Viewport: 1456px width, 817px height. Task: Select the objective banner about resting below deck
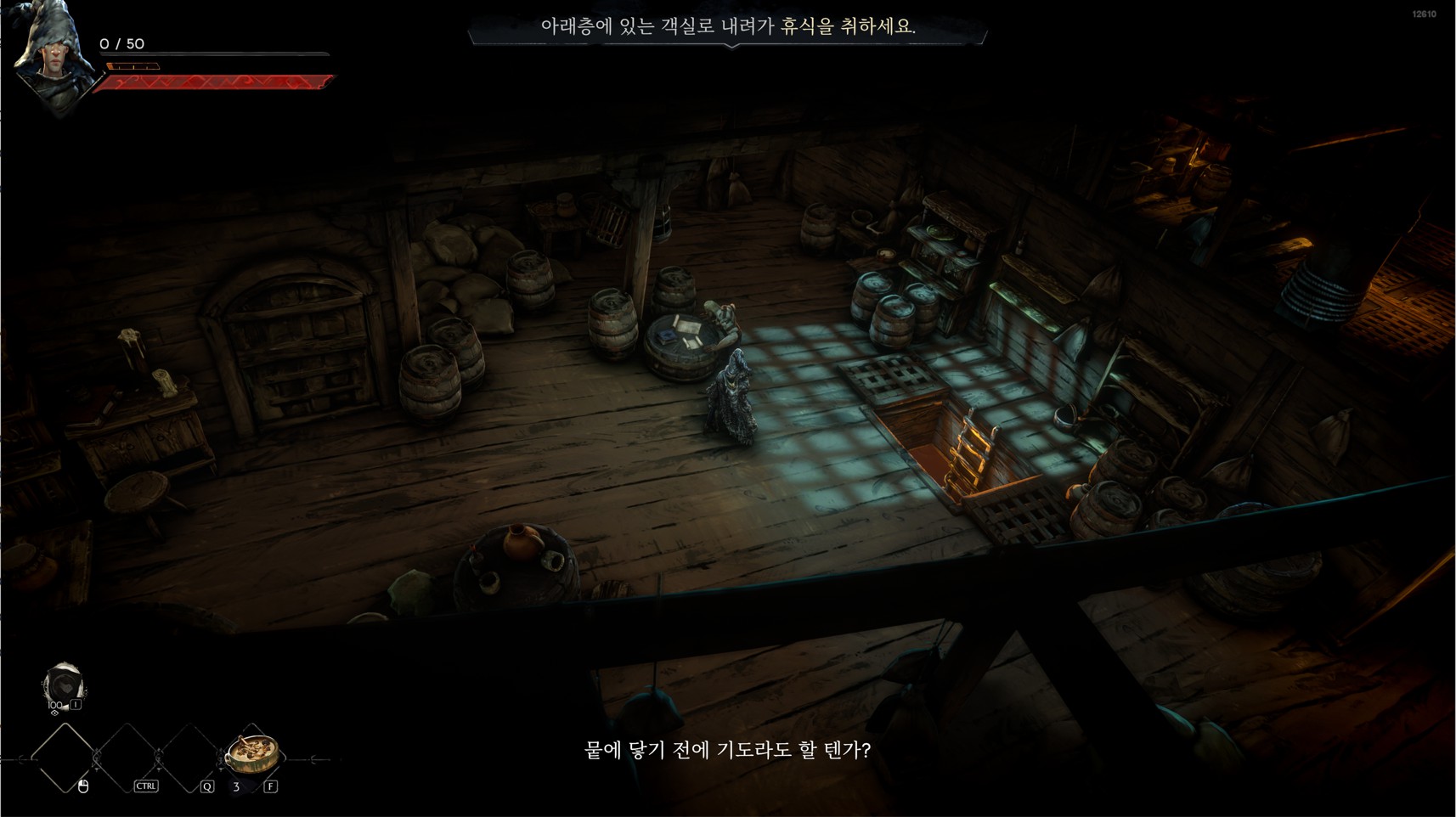(x=728, y=26)
